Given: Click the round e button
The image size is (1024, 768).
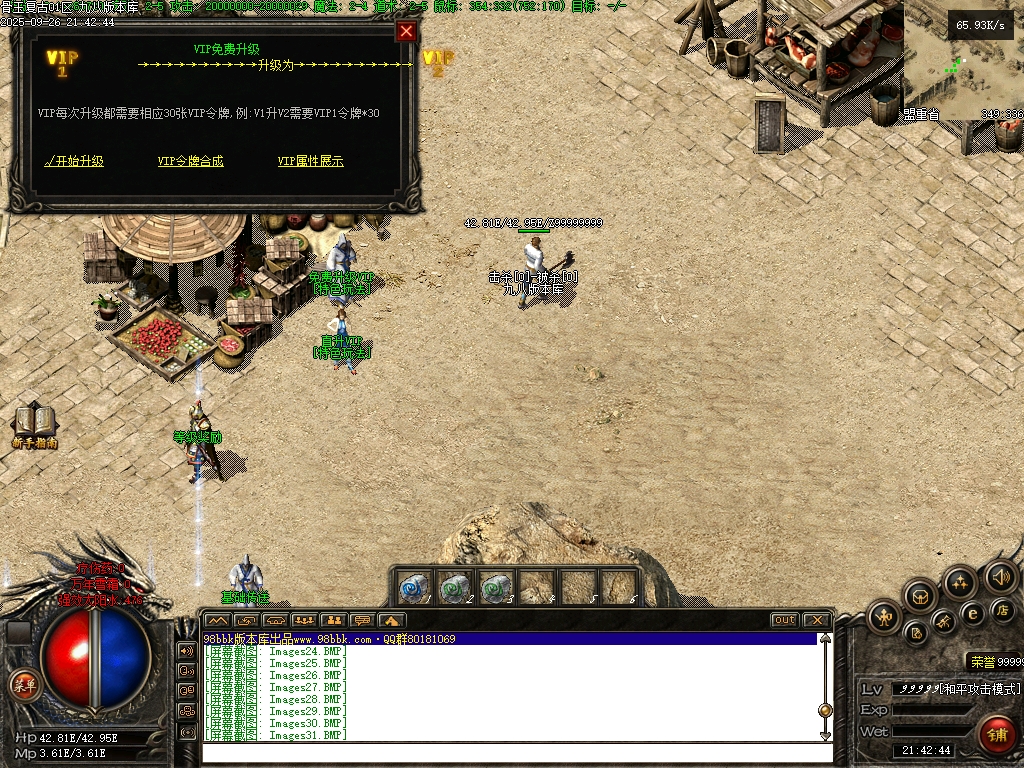Looking at the screenshot, I should pos(972,614).
